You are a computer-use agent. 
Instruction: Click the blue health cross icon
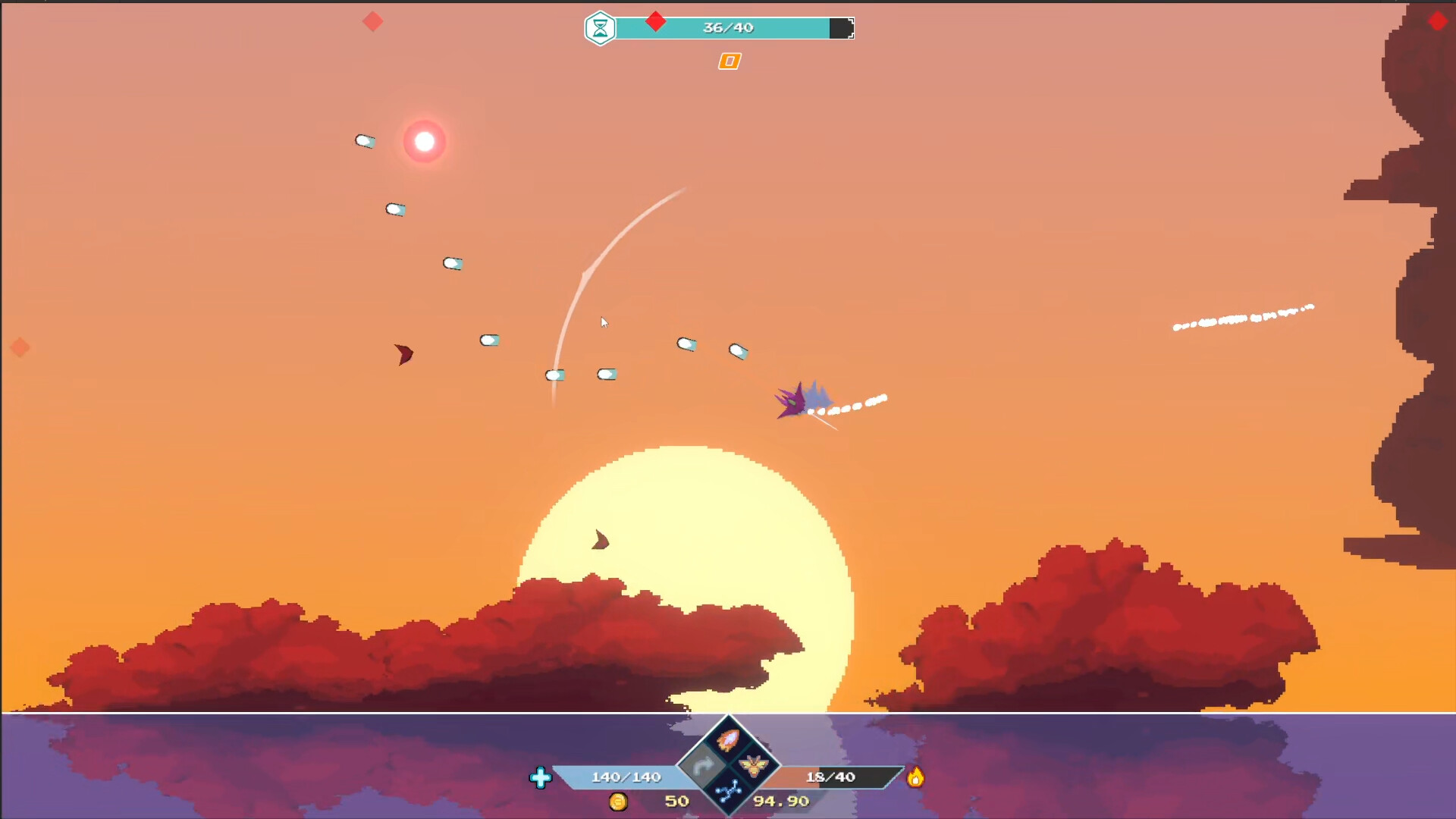[x=541, y=777]
